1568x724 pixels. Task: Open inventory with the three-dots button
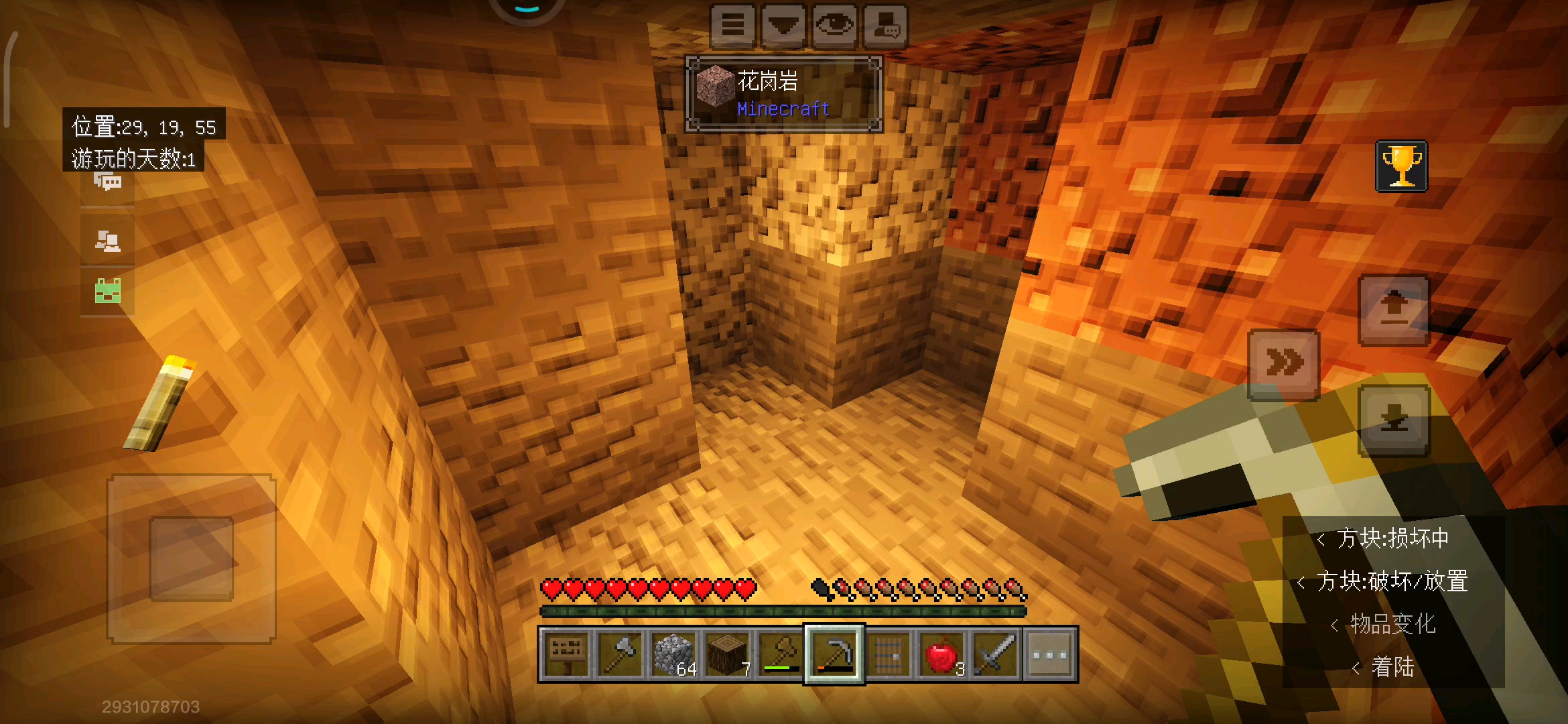tap(1050, 654)
